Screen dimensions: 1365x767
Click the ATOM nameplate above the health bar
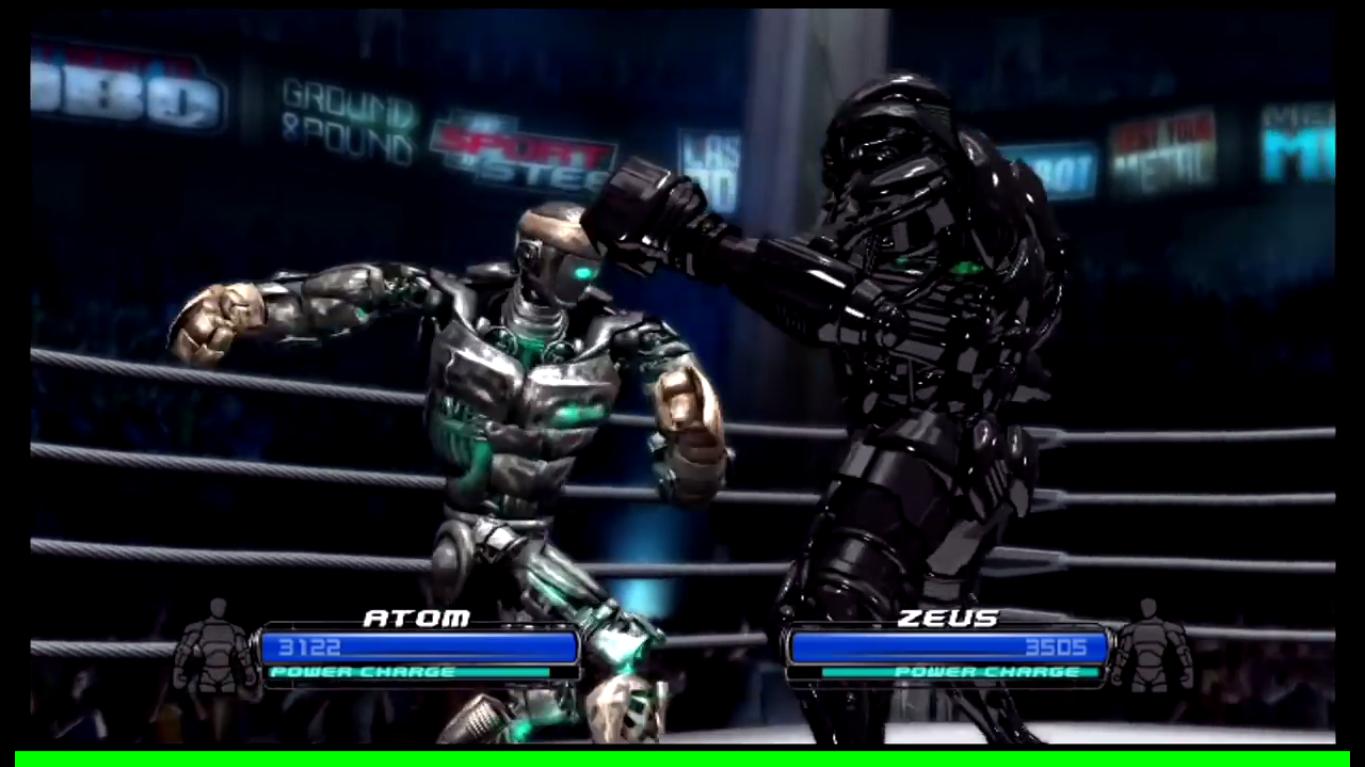coord(418,618)
